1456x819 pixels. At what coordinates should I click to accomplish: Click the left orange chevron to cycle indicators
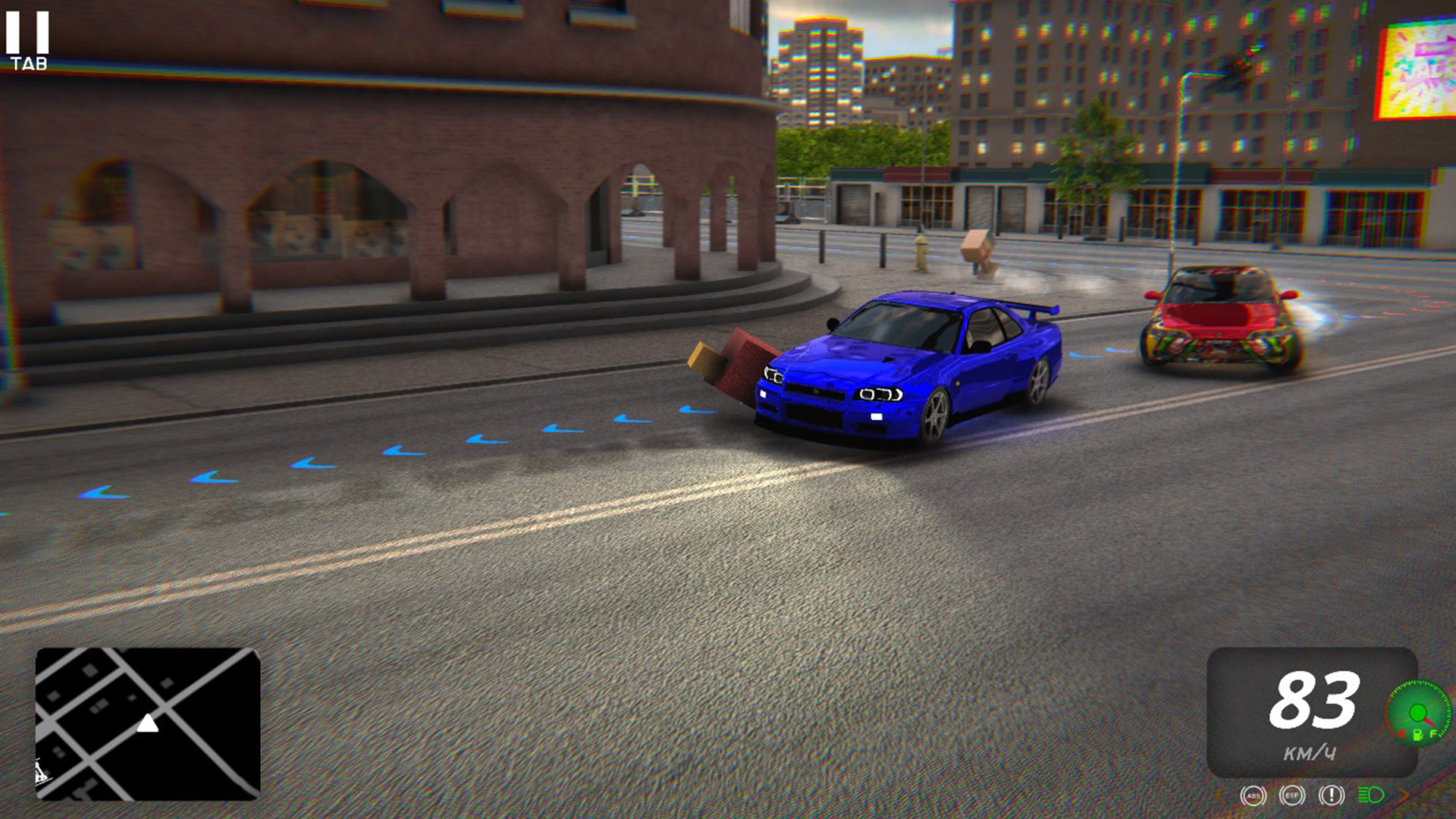point(1219,795)
